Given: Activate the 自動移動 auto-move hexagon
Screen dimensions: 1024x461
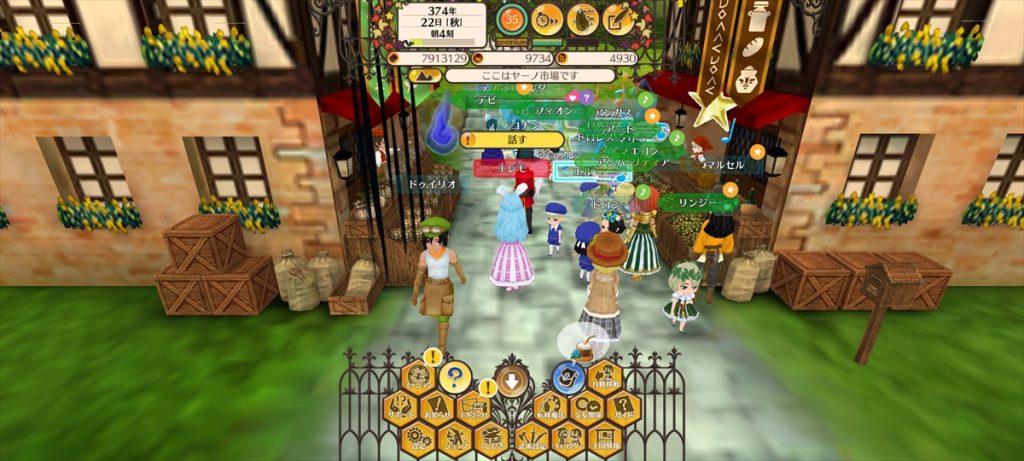Looking at the screenshot, I should click(606, 378).
